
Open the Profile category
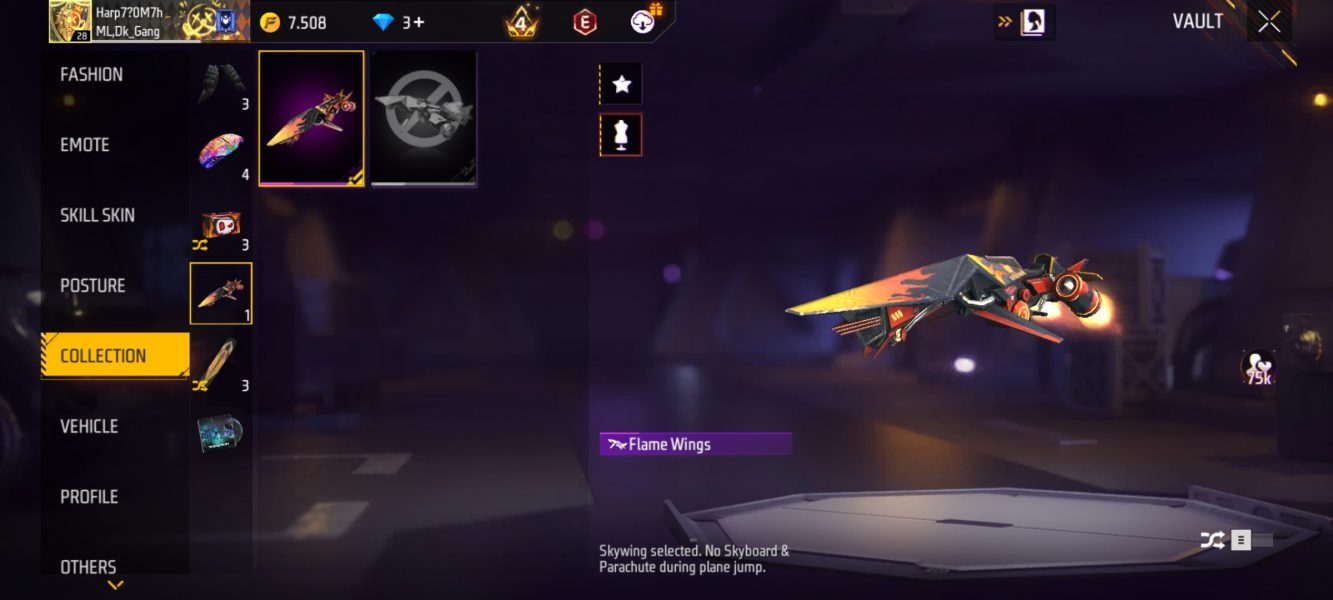coord(89,497)
